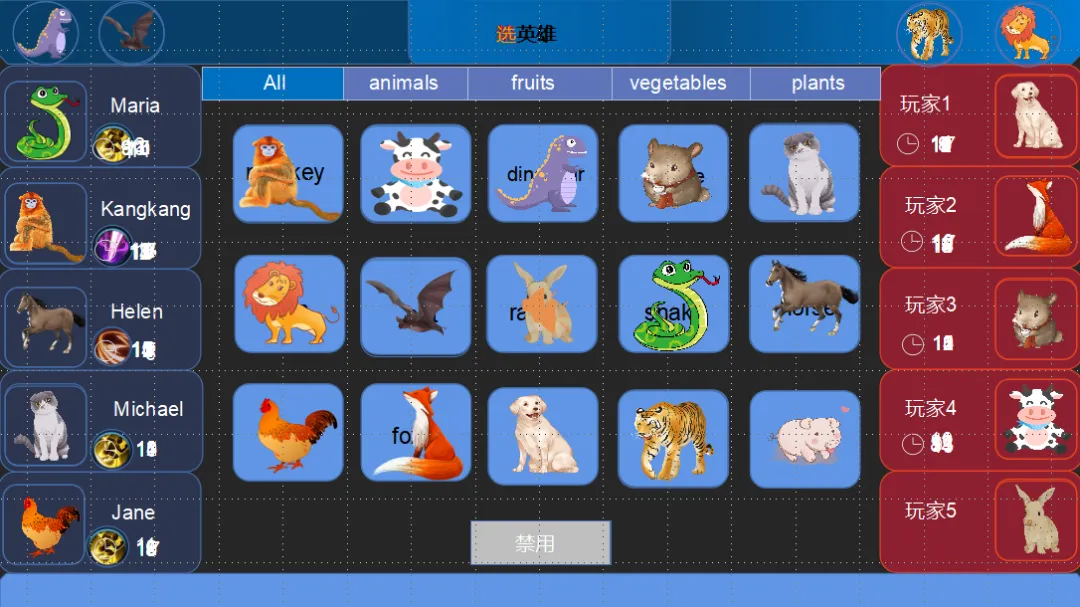Image resolution: width=1080 pixels, height=607 pixels.
Task: Click the 禁用 ban button
Action: [x=540, y=543]
